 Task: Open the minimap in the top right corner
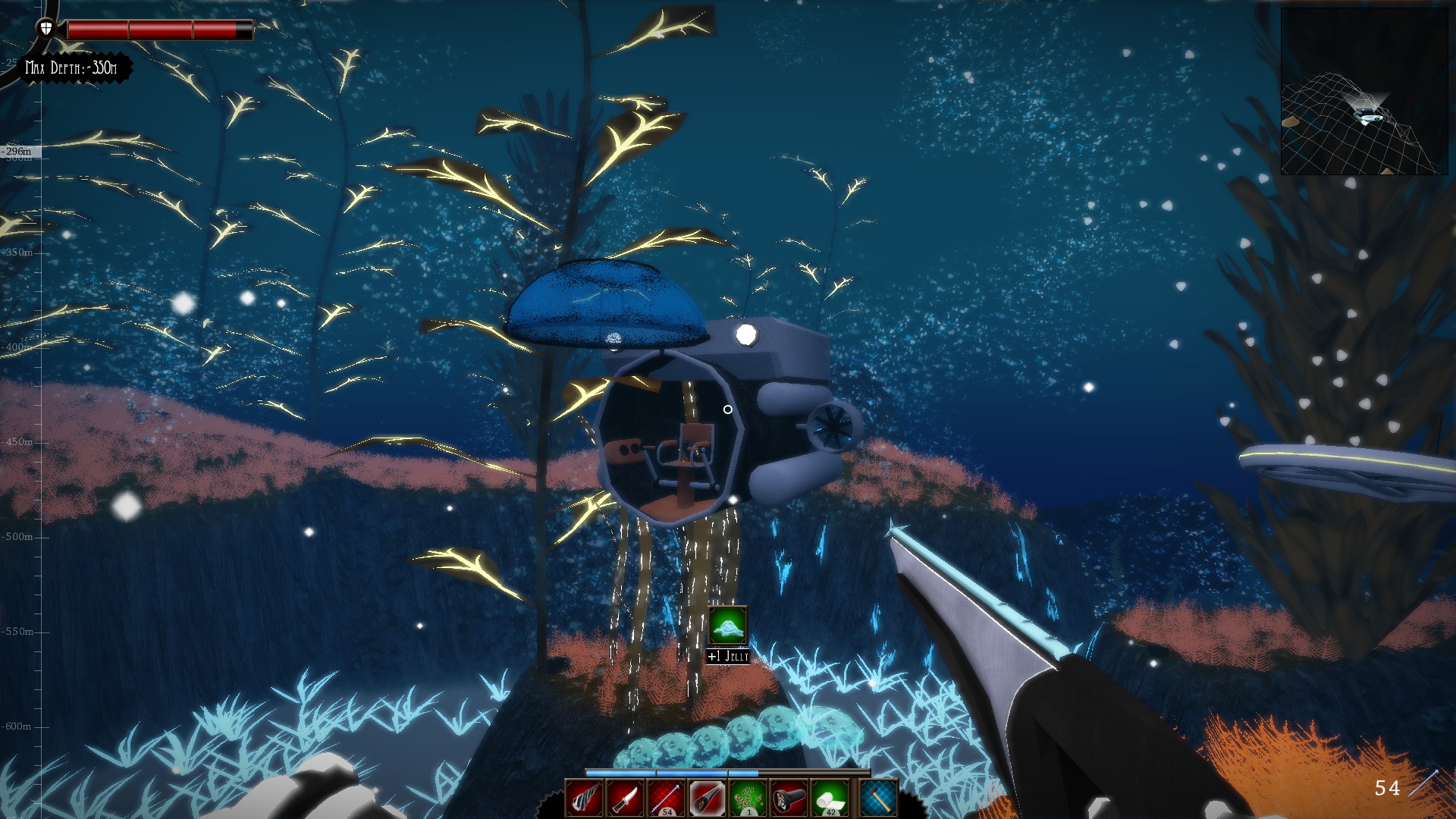(x=1365, y=91)
